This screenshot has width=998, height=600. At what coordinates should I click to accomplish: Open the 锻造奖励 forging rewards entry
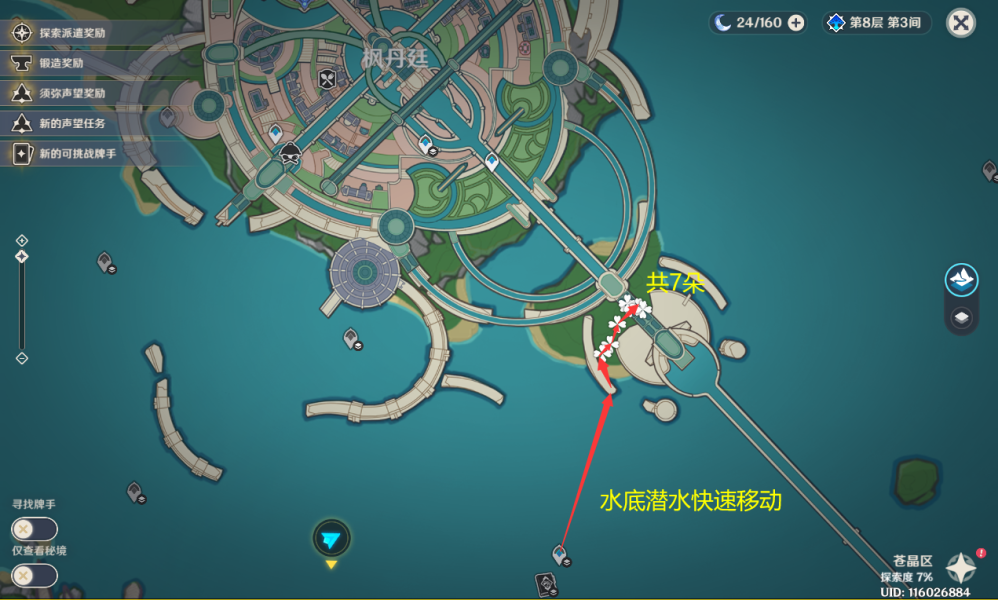pyautogui.click(x=60, y=63)
